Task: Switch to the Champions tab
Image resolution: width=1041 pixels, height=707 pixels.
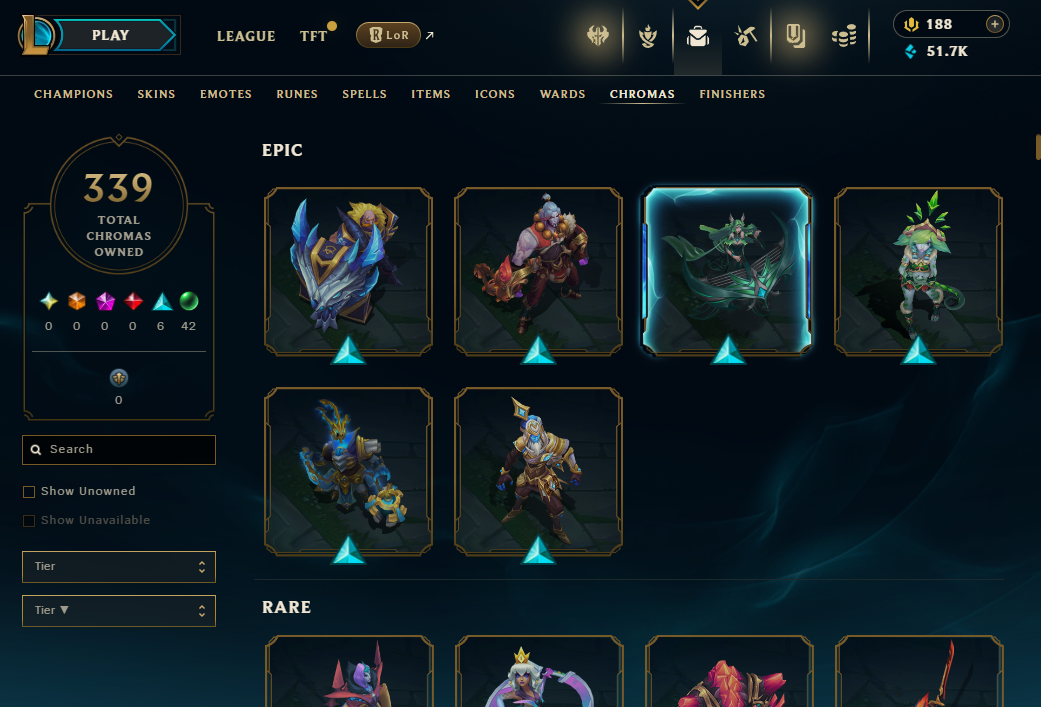Action: coord(73,94)
